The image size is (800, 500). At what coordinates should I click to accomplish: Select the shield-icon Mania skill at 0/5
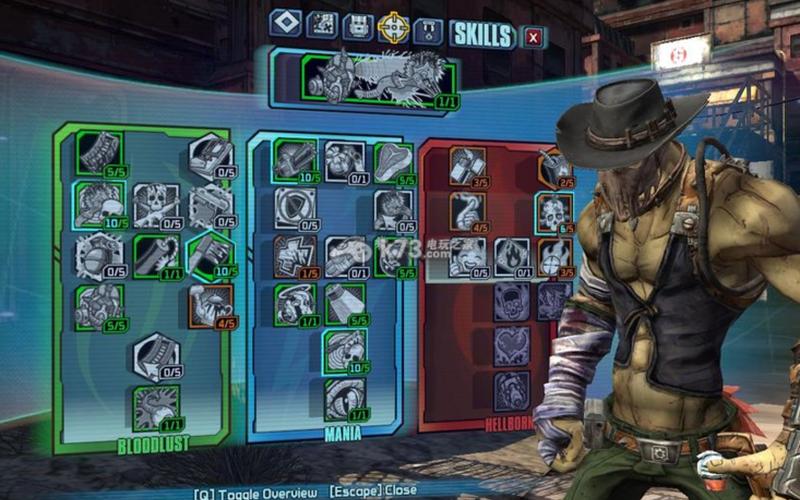[295, 208]
